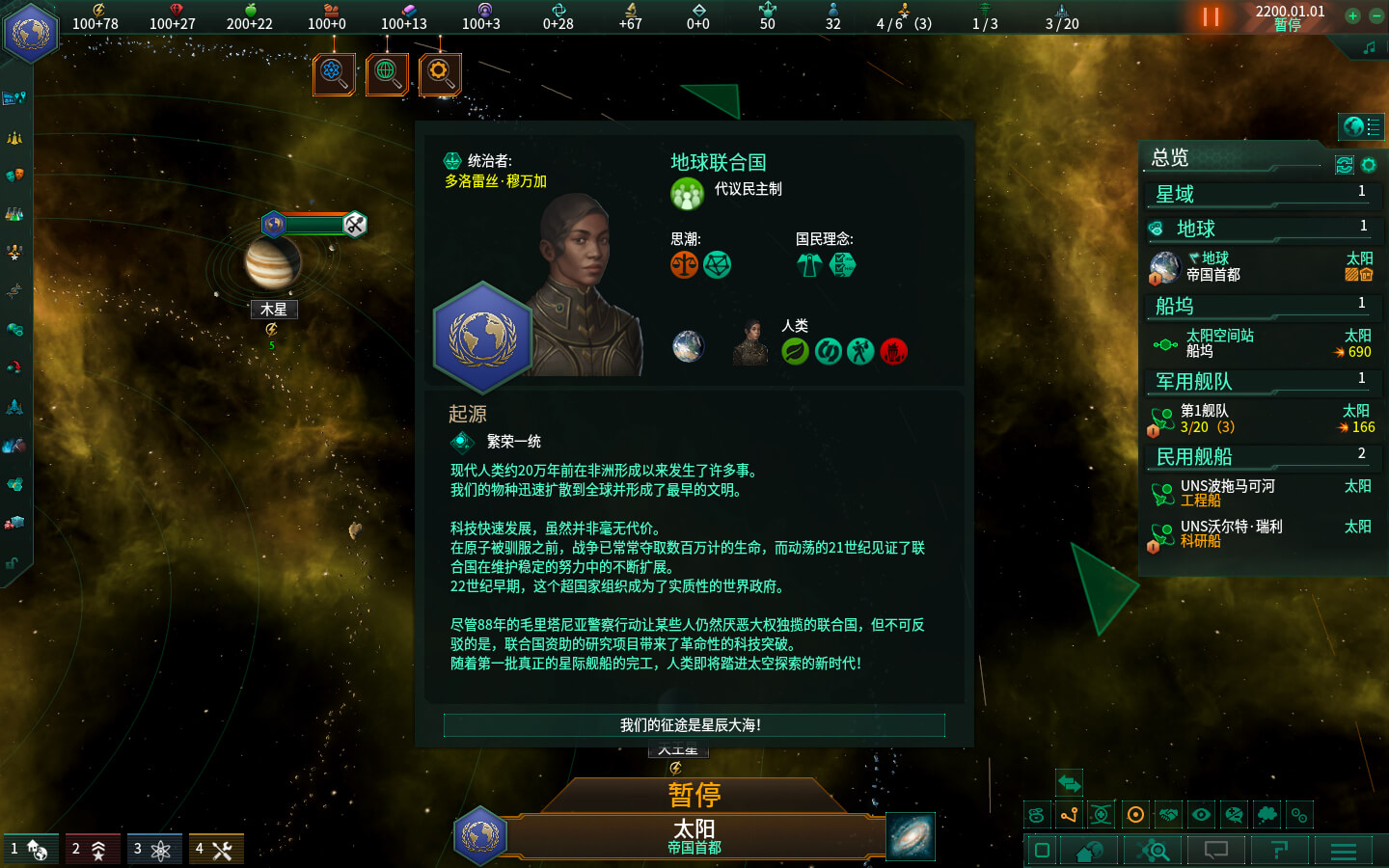Screen dimensions: 1389x868
Task: Open outliner settings gear icon
Action: click(x=1369, y=165)
